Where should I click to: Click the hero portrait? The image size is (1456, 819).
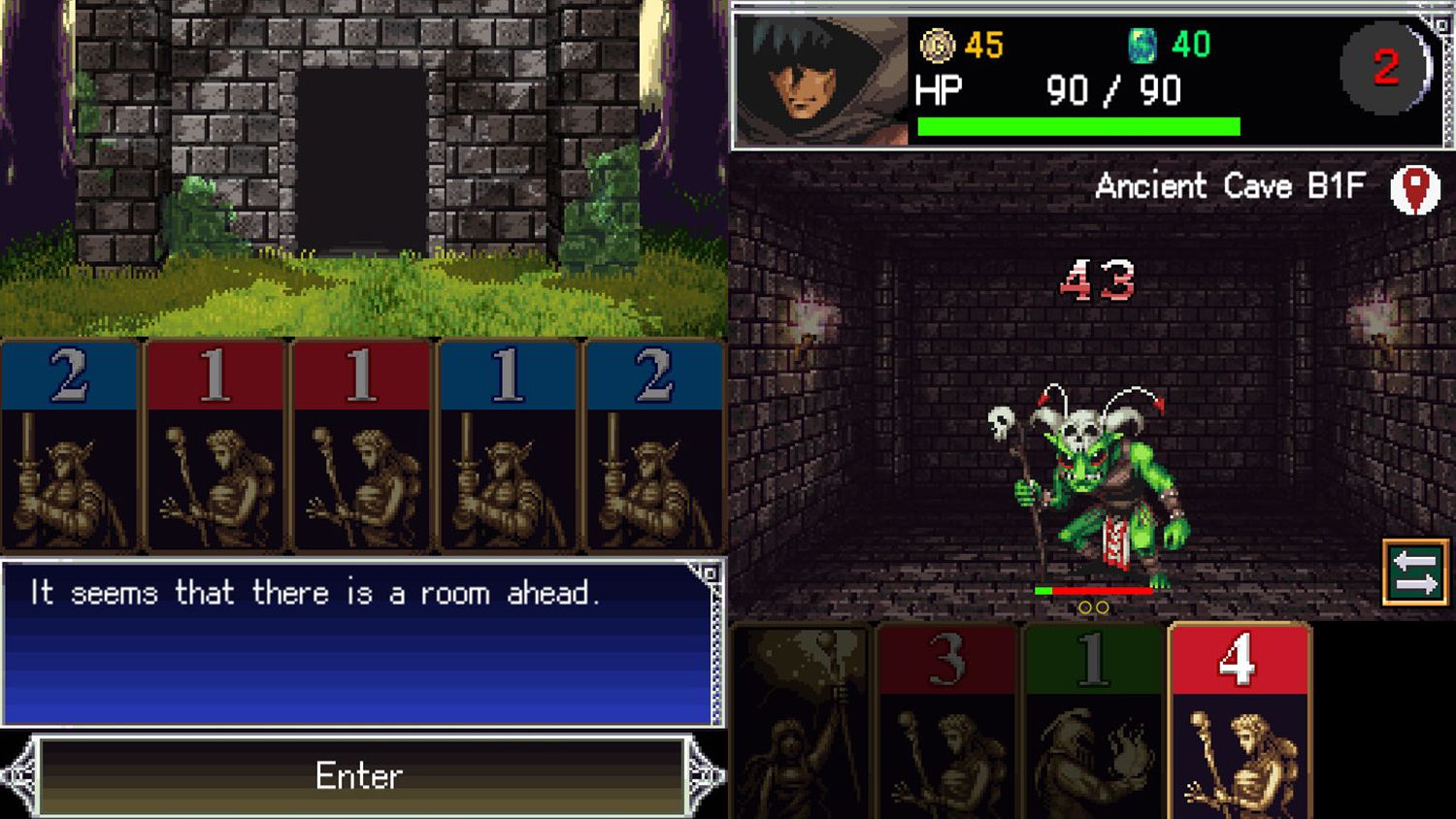pyautogui.click(x=820, y=78)
